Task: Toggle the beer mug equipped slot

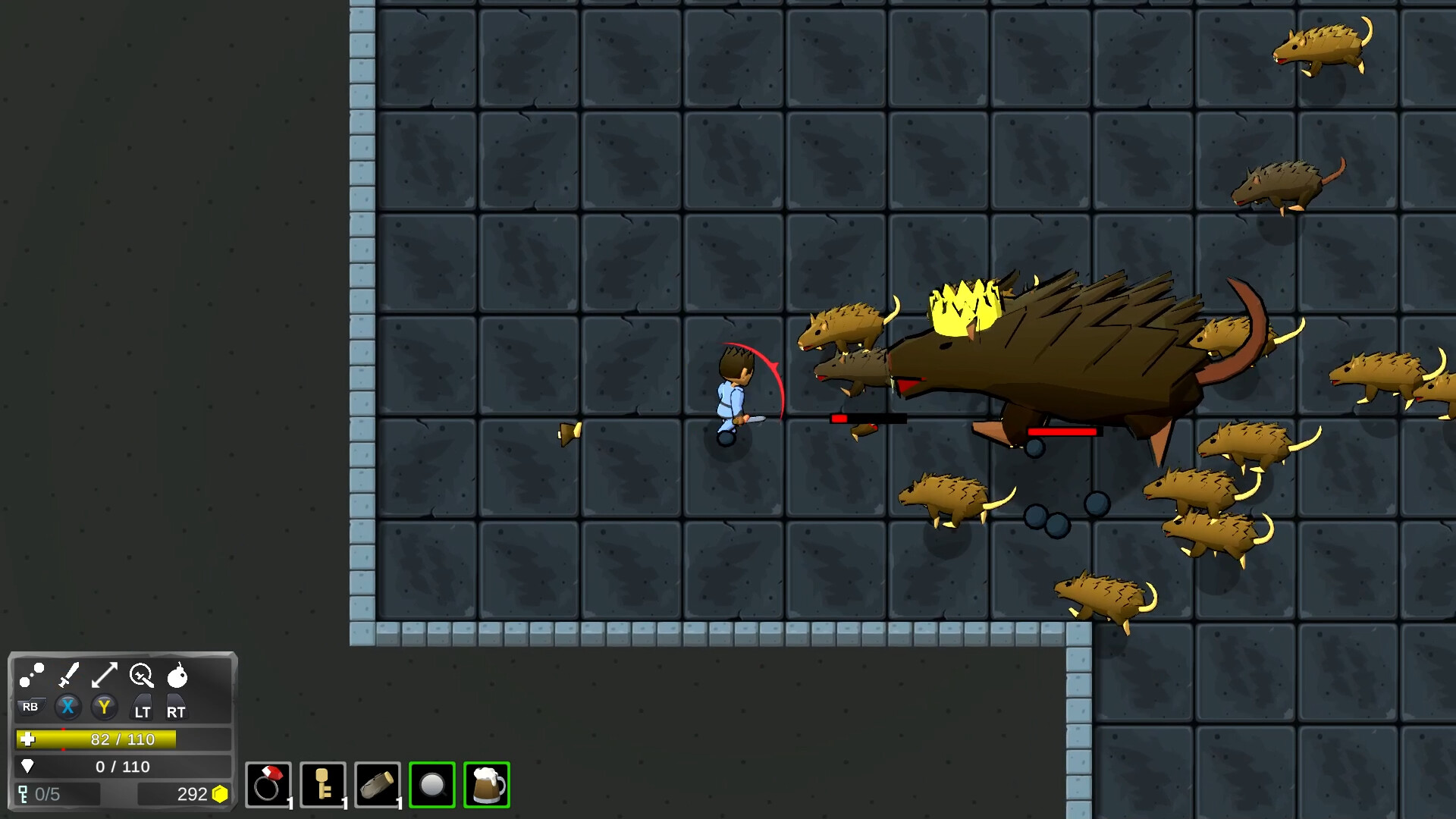Action: 487,786
